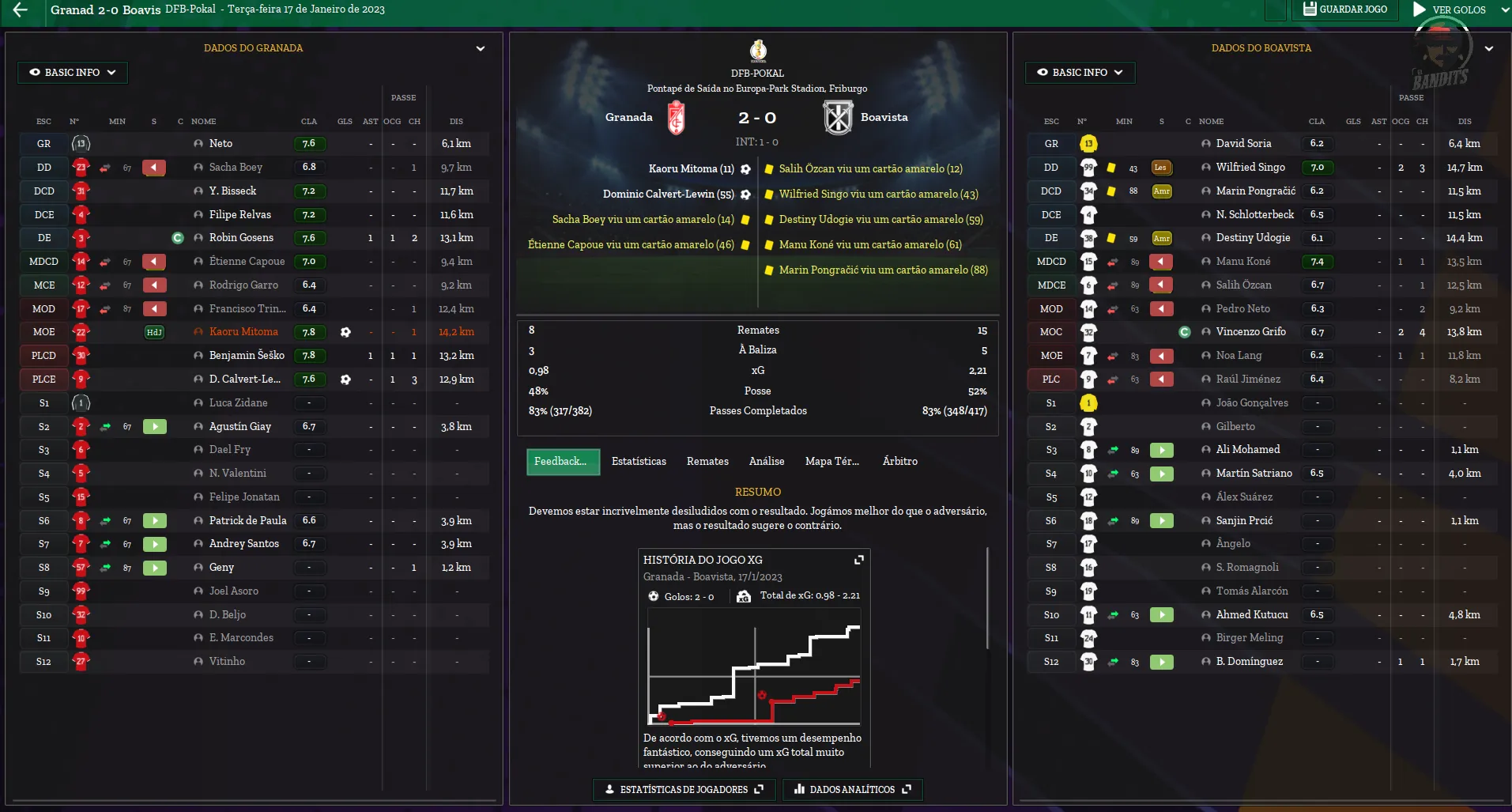Switch to the Estatísticas tab

coord(639,461)
